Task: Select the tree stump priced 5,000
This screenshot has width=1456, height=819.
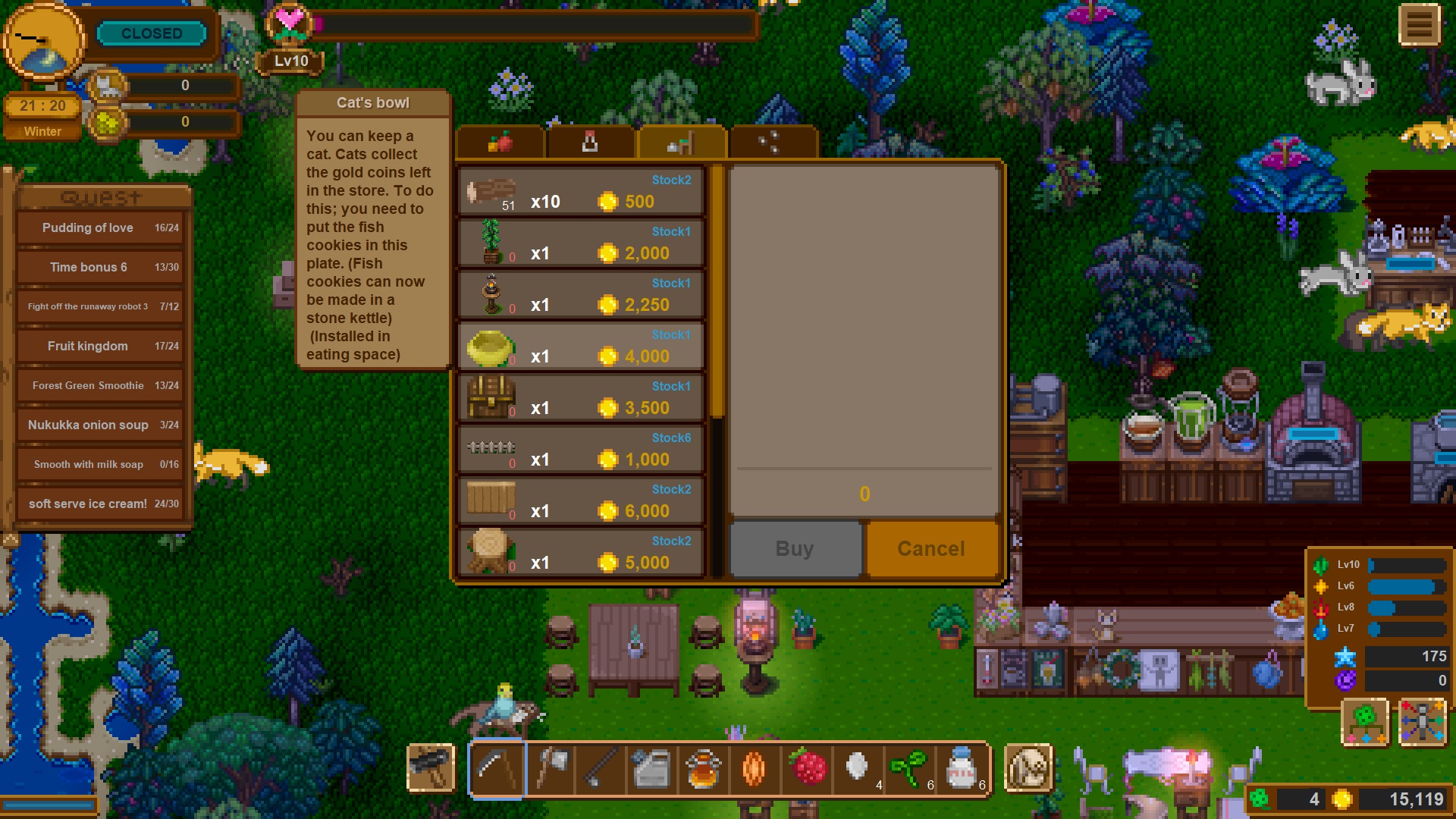Action: (x=581, y=553)
